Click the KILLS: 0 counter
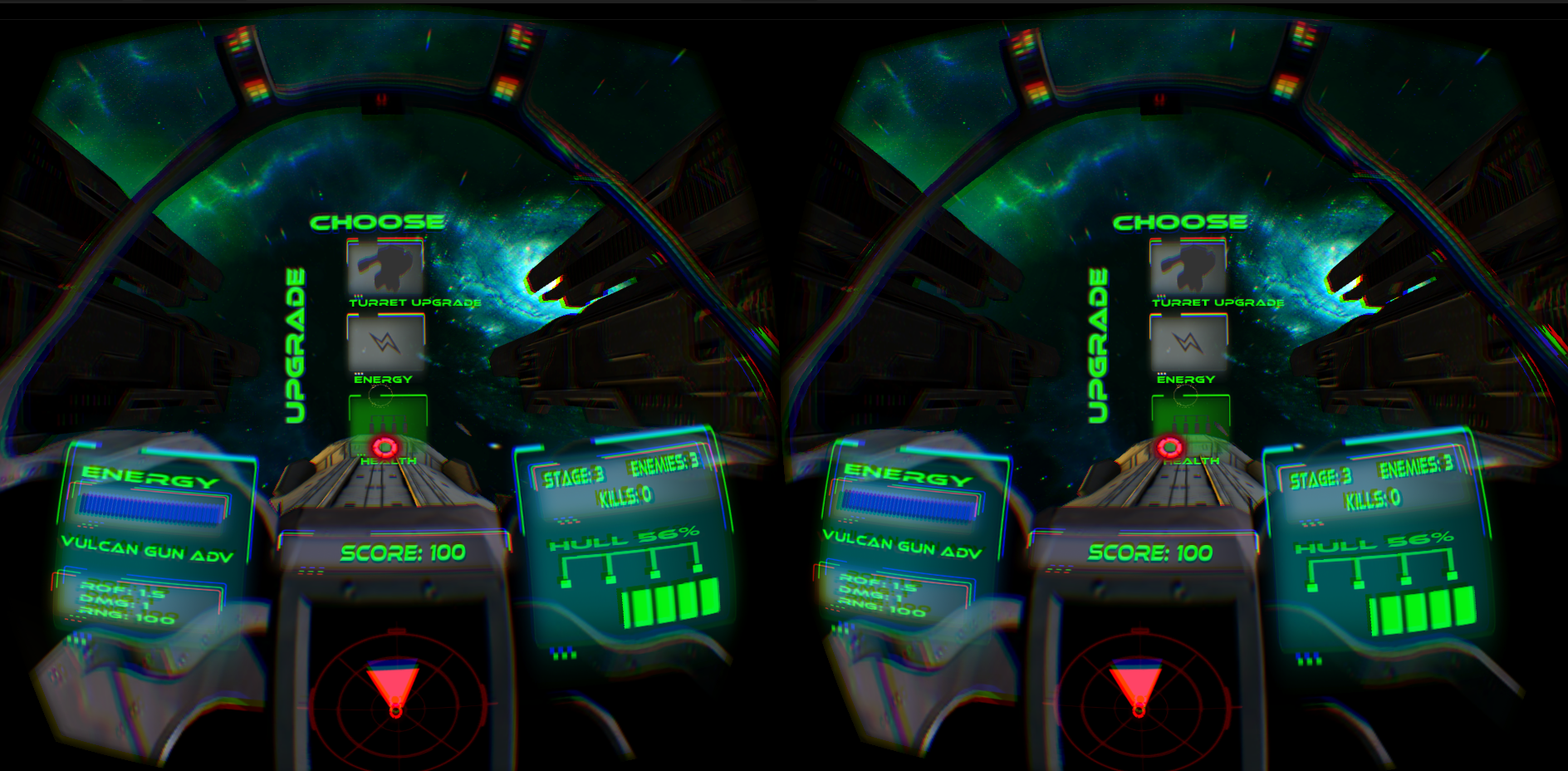The image size is (1568, 771). tap(625, 496)
